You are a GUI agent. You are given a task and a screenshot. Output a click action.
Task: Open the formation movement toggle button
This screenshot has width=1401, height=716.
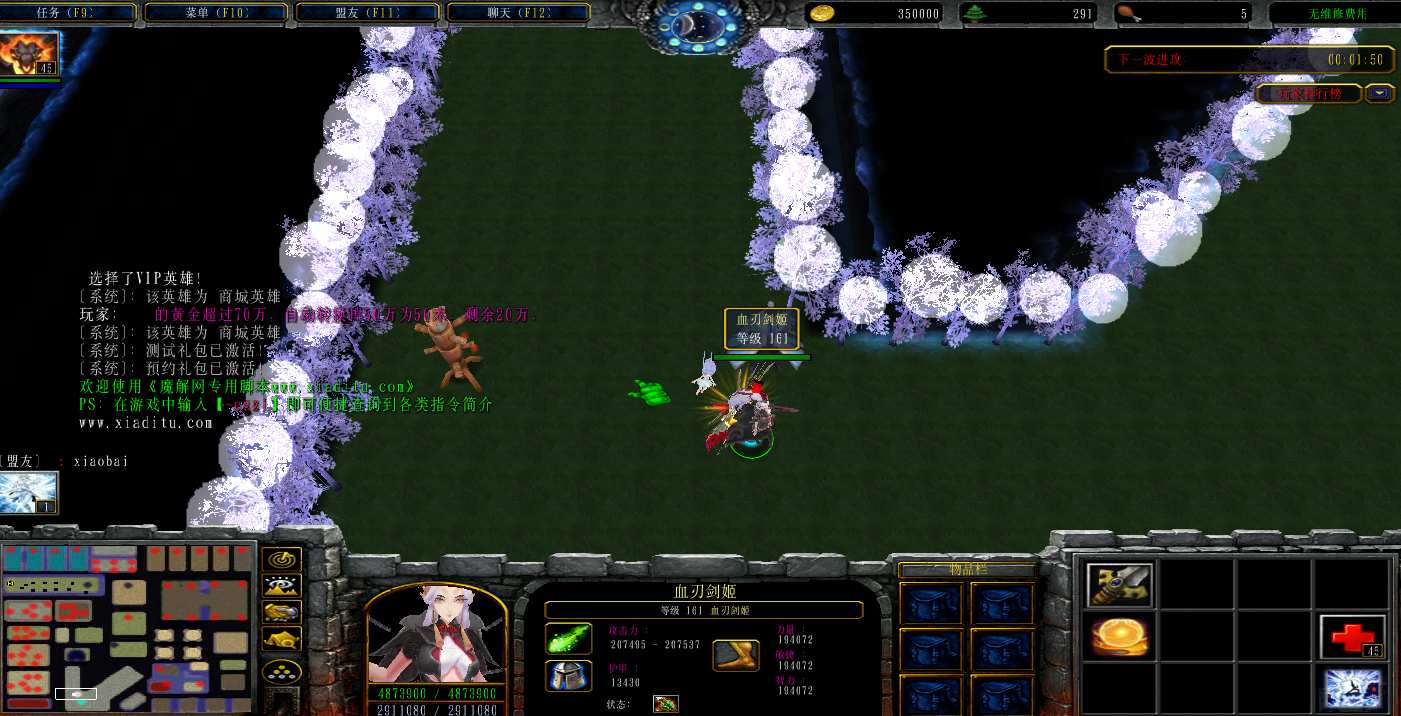point(281,670)
